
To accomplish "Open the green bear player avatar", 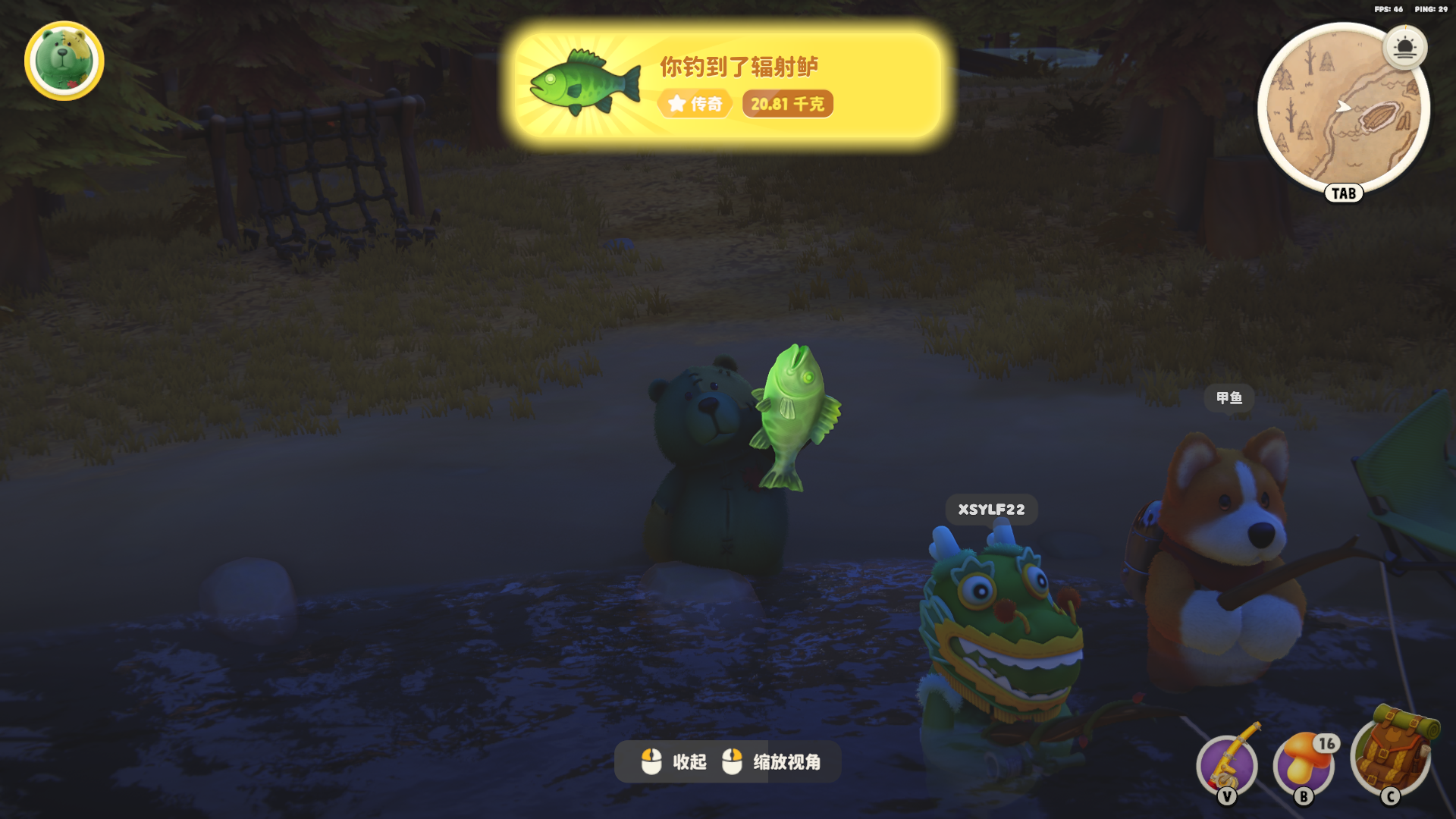I will [x=64, y=61].
